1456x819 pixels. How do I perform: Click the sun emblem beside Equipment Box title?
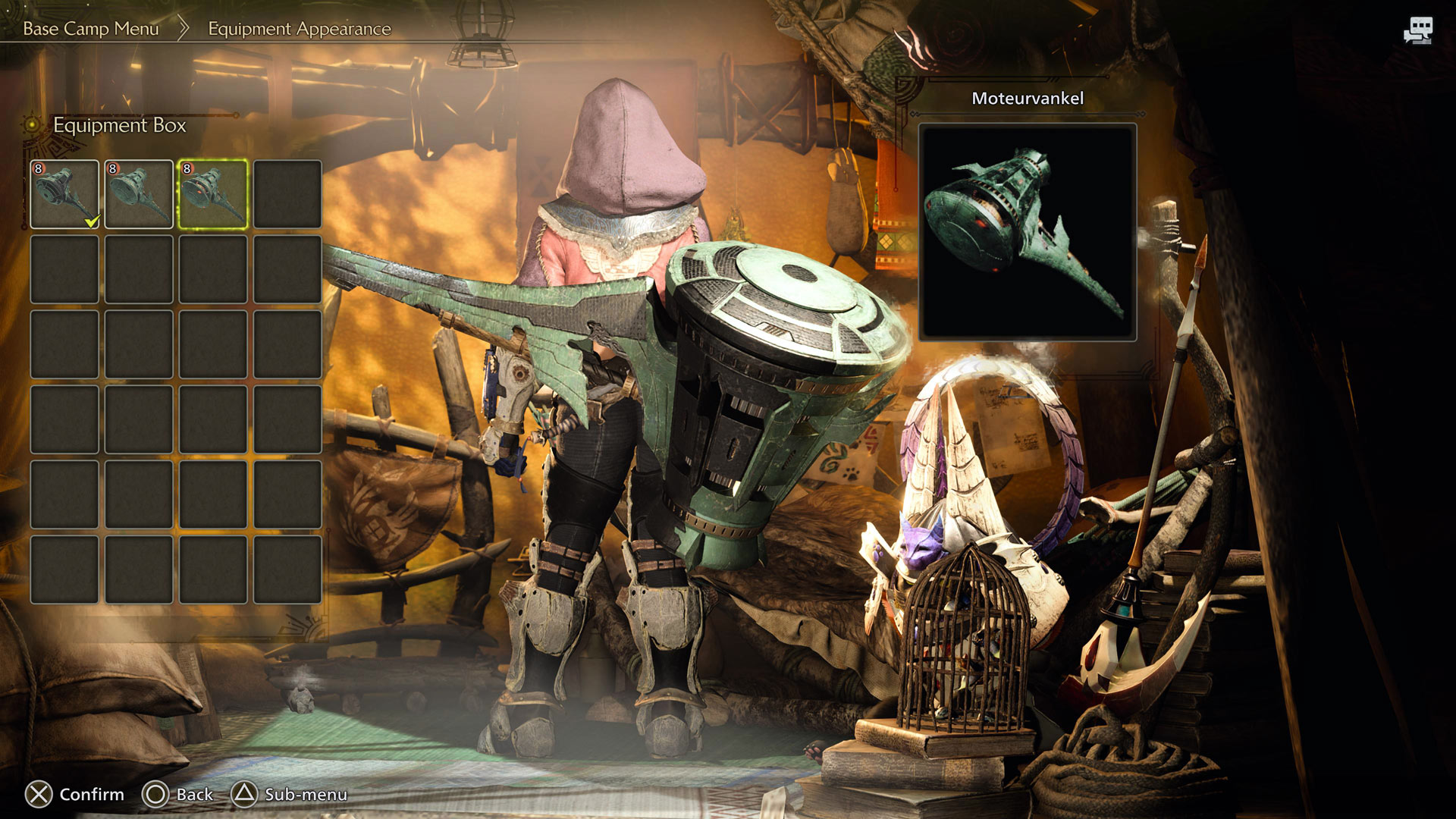point(31,123)
